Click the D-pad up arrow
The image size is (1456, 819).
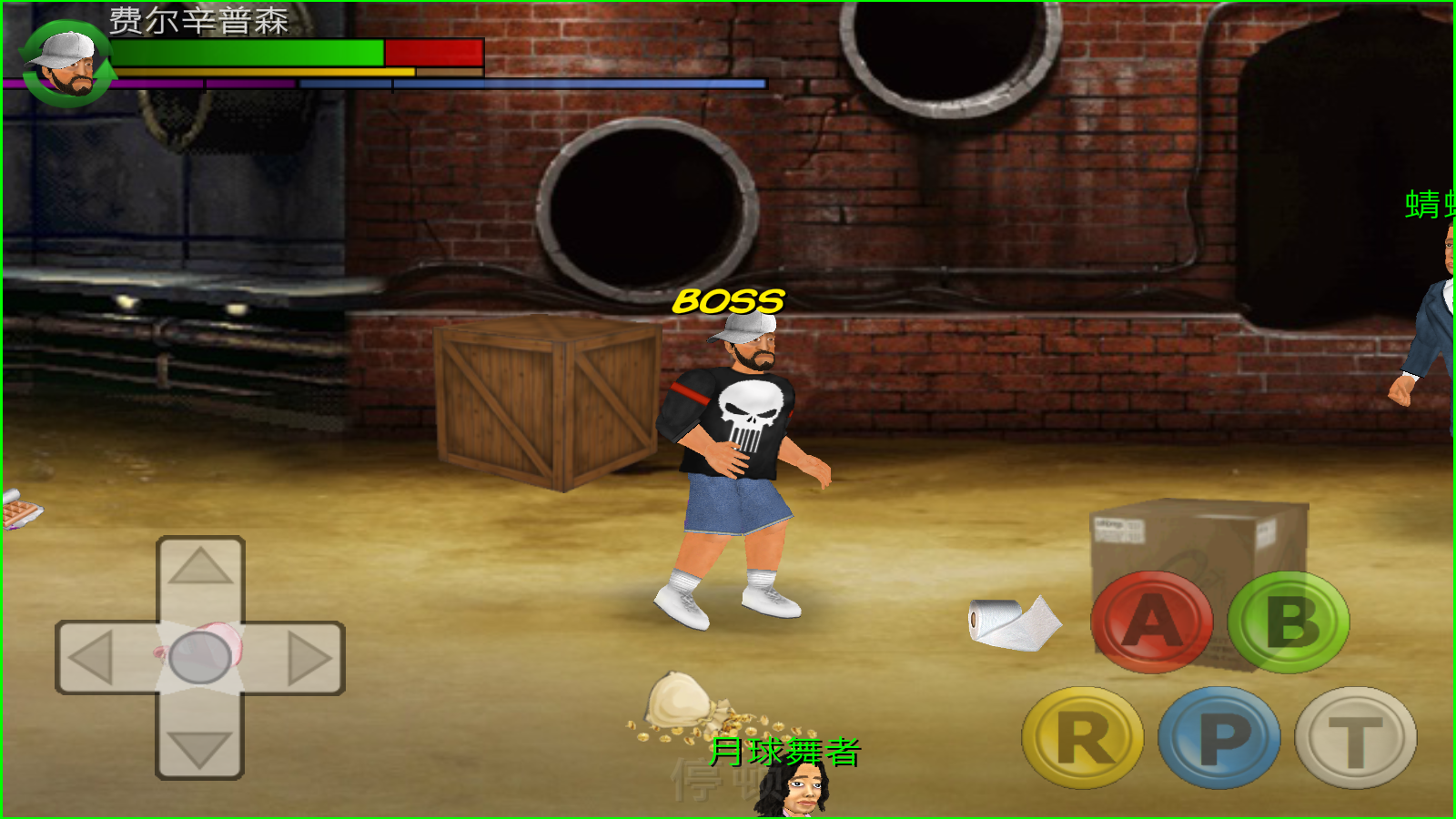(x=200, y=568)
